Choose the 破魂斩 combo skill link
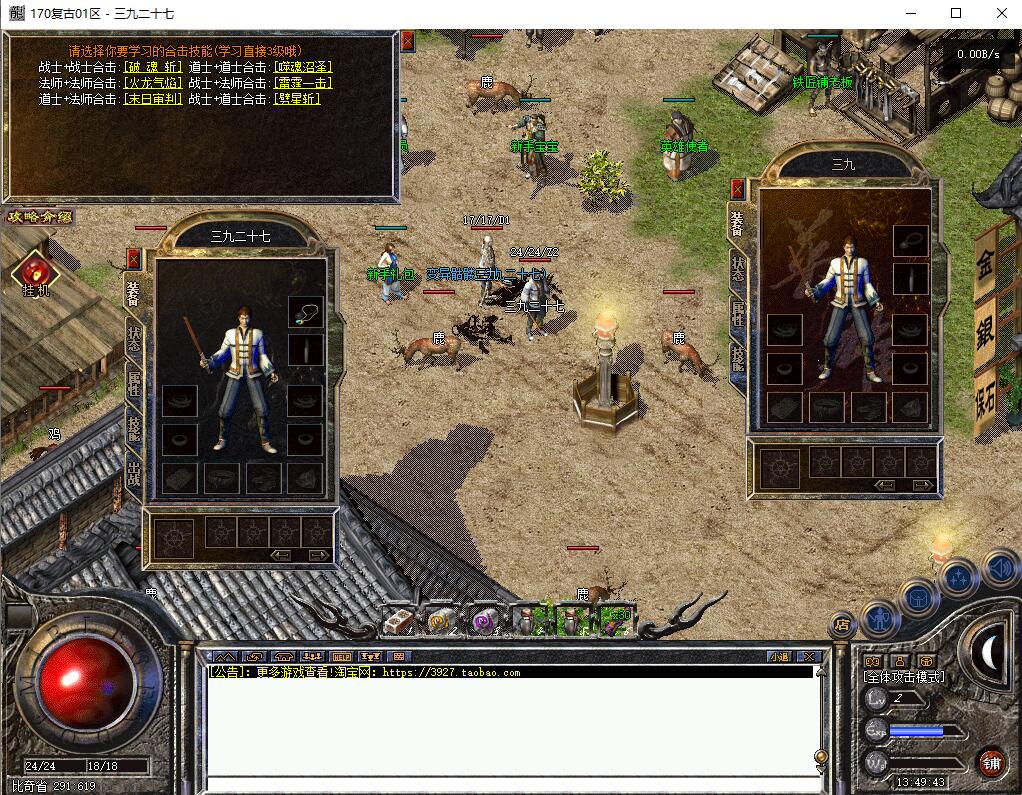Image resolution: width=1022 pixels, height=795 pixels. (153, 67)
